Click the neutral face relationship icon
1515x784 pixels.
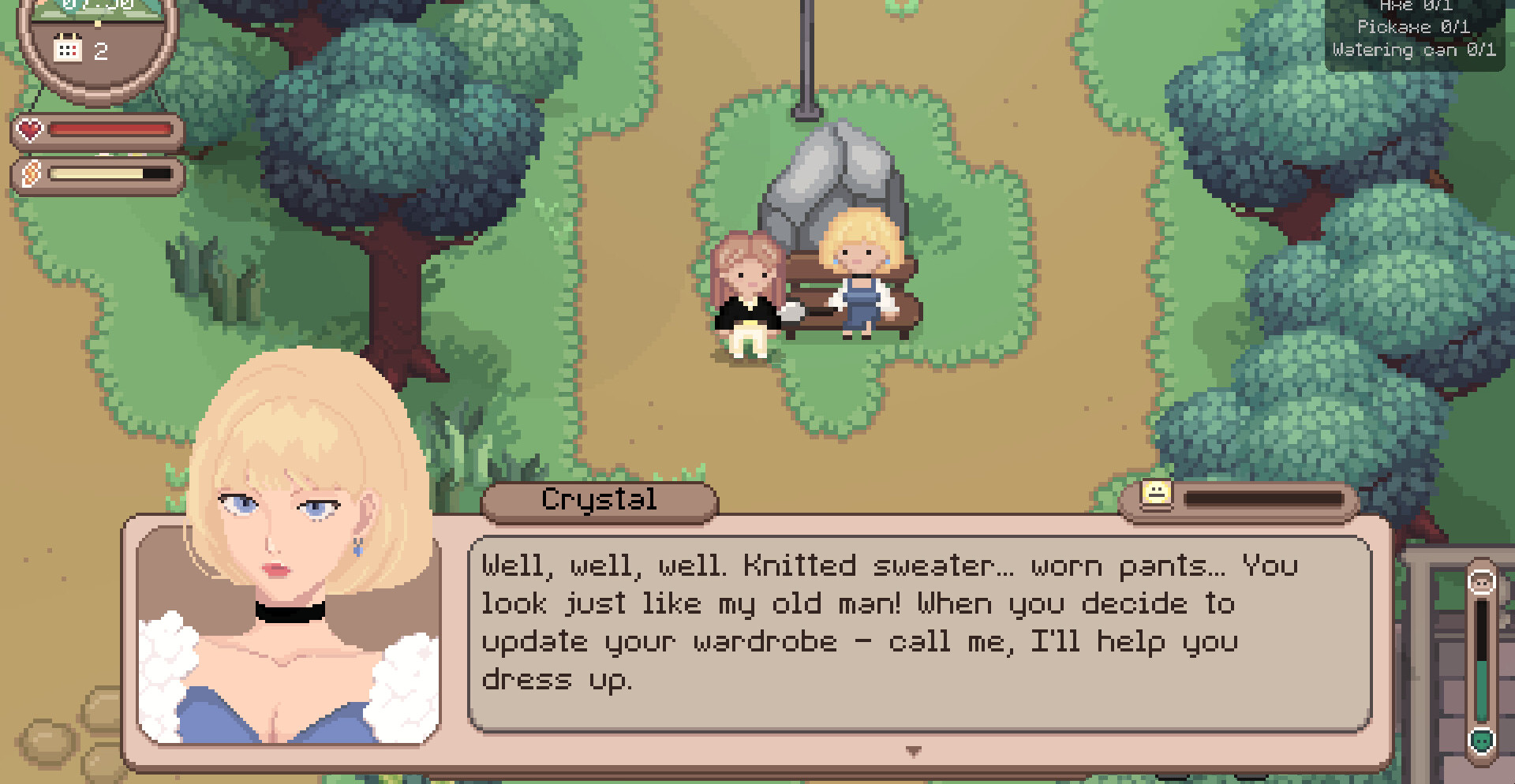tap(1157, 495)
